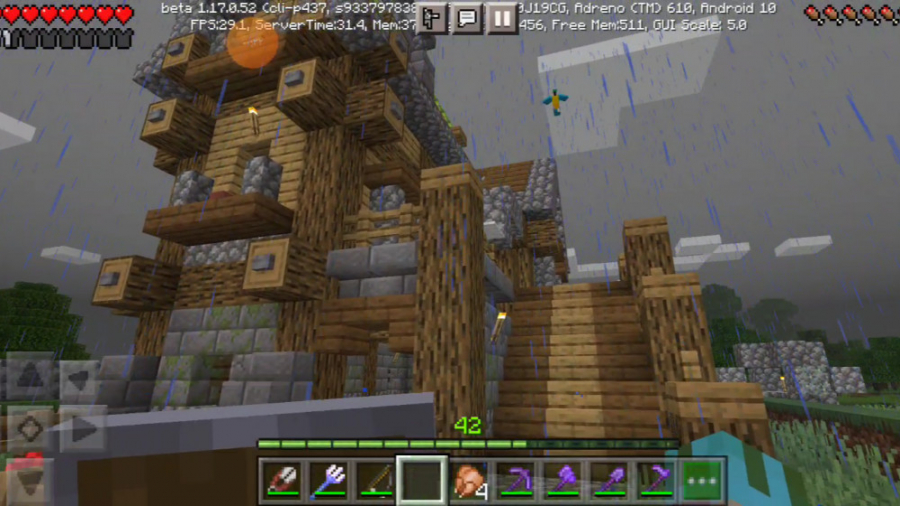The width and height of the screenshot is (900, 506).
Task: Tap the diamond-shaped jump control
Action: (28, 430)
